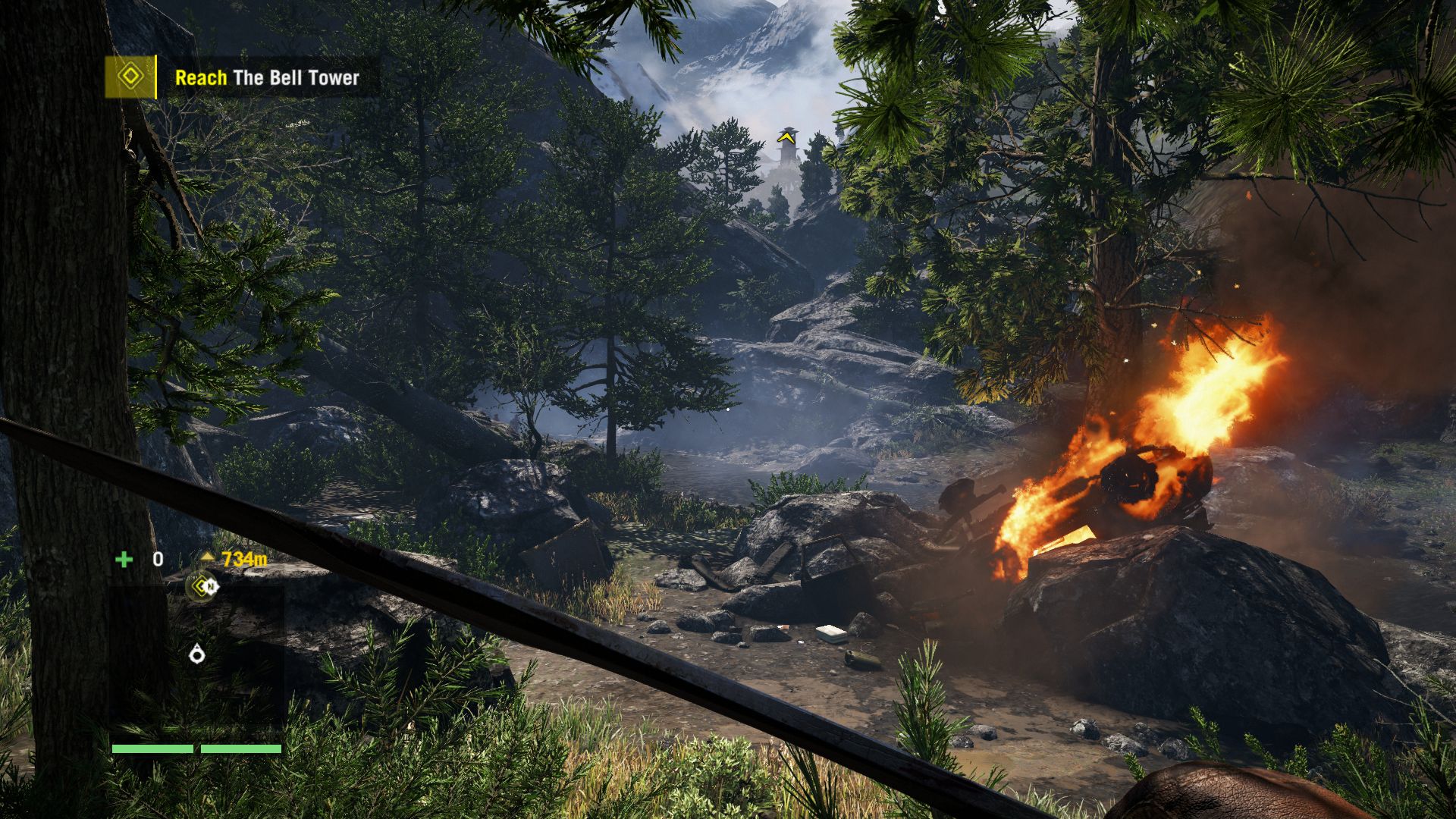1456x819 pixels.
Task: Click the objective marker on the minimap
Action: (x=202, y=585)
